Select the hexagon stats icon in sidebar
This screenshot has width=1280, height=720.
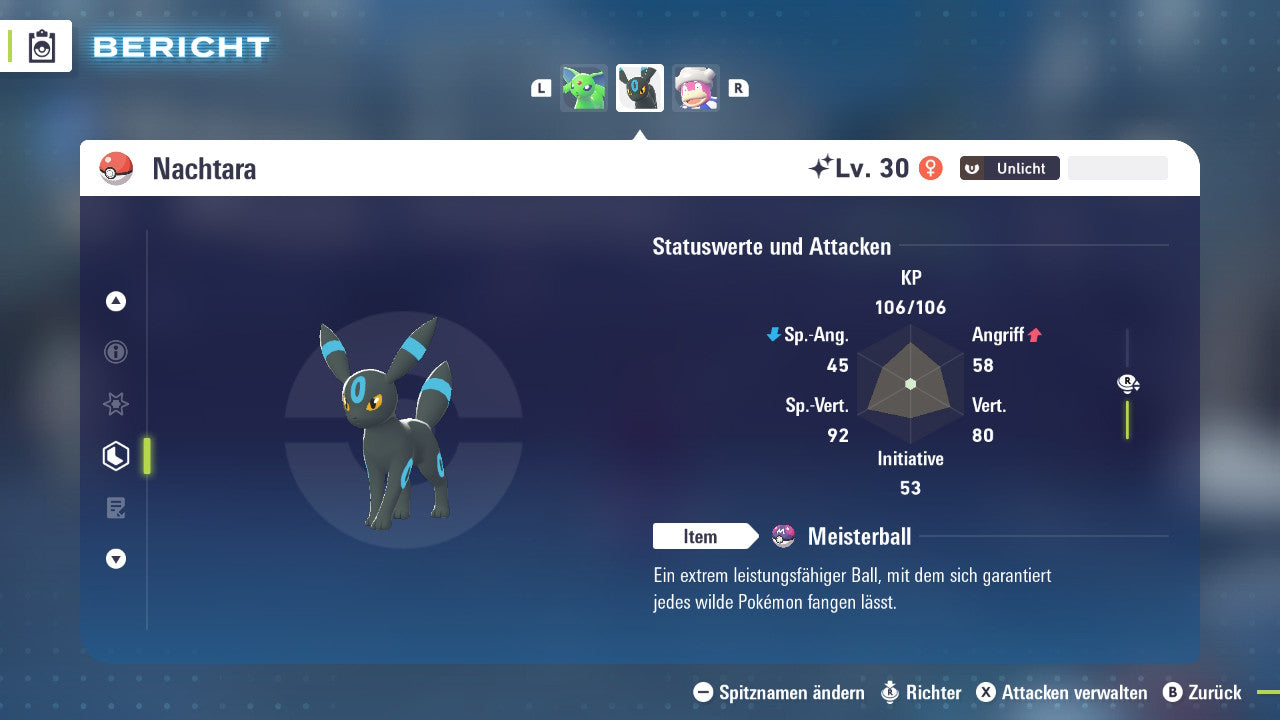(x=115, y=455)
